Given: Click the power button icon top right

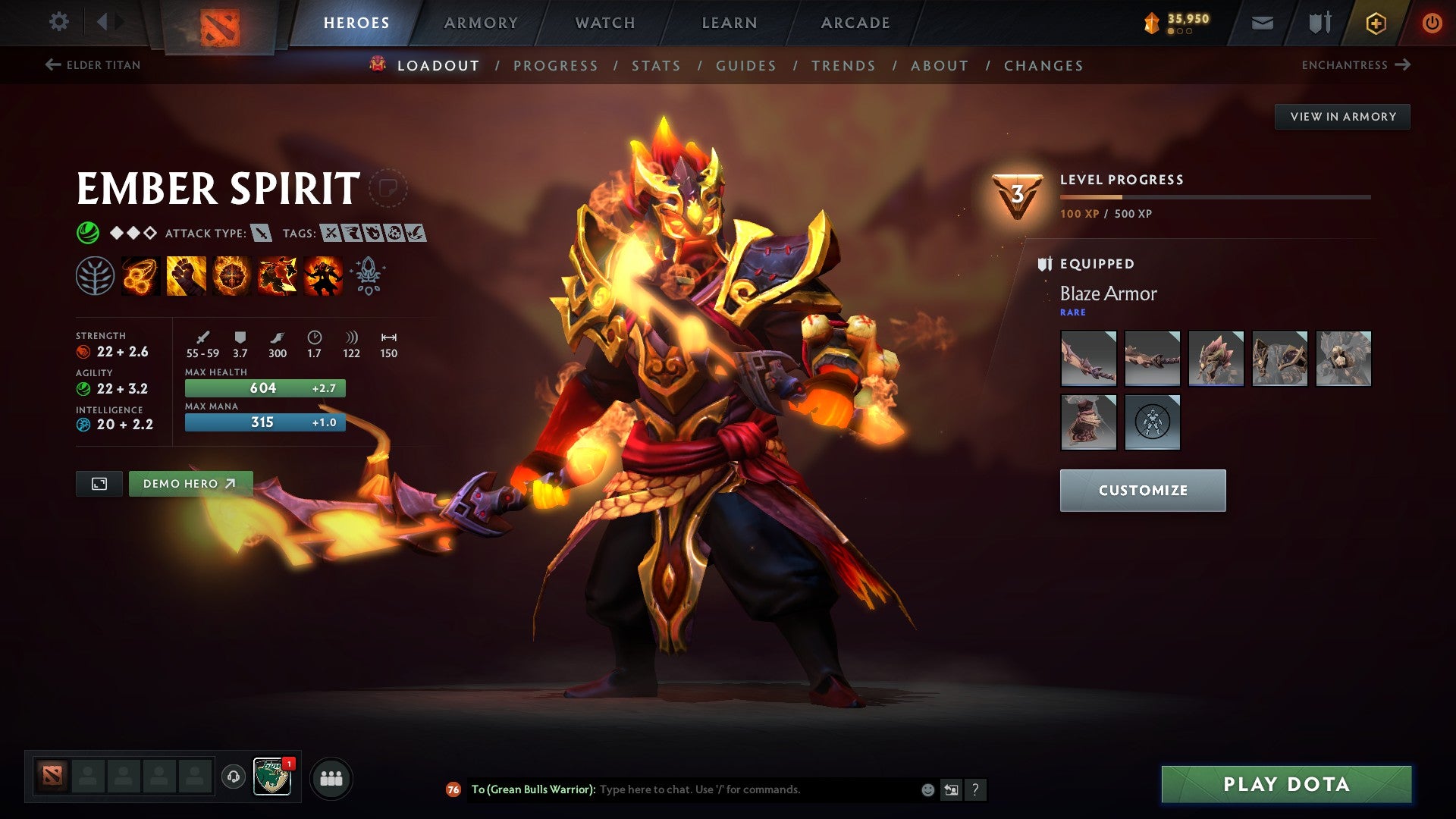Looking at the screenshot, I should pyautogui.click(x=1432, y=22).
